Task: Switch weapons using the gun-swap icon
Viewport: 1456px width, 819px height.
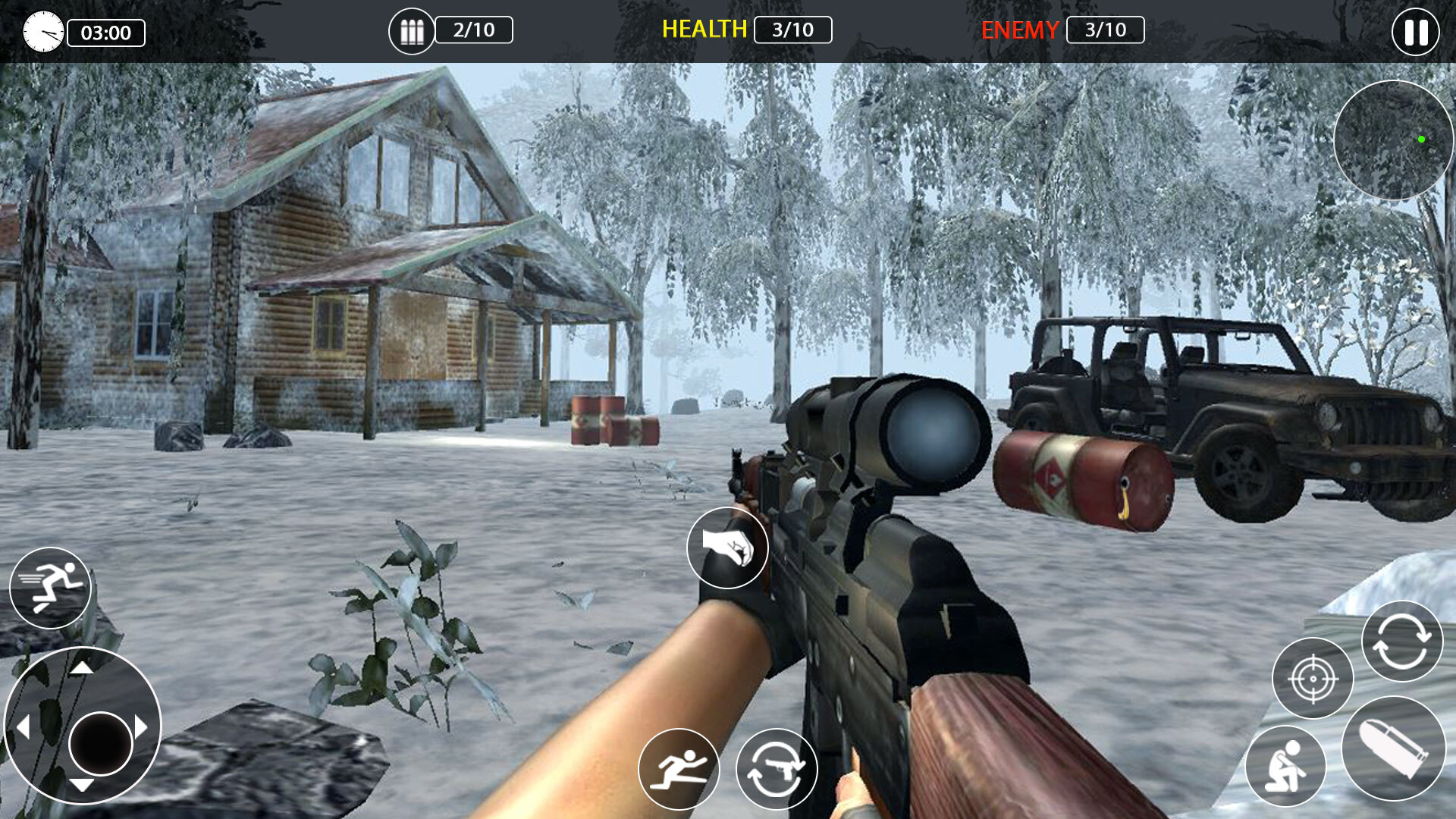Action: click(776, 768)
